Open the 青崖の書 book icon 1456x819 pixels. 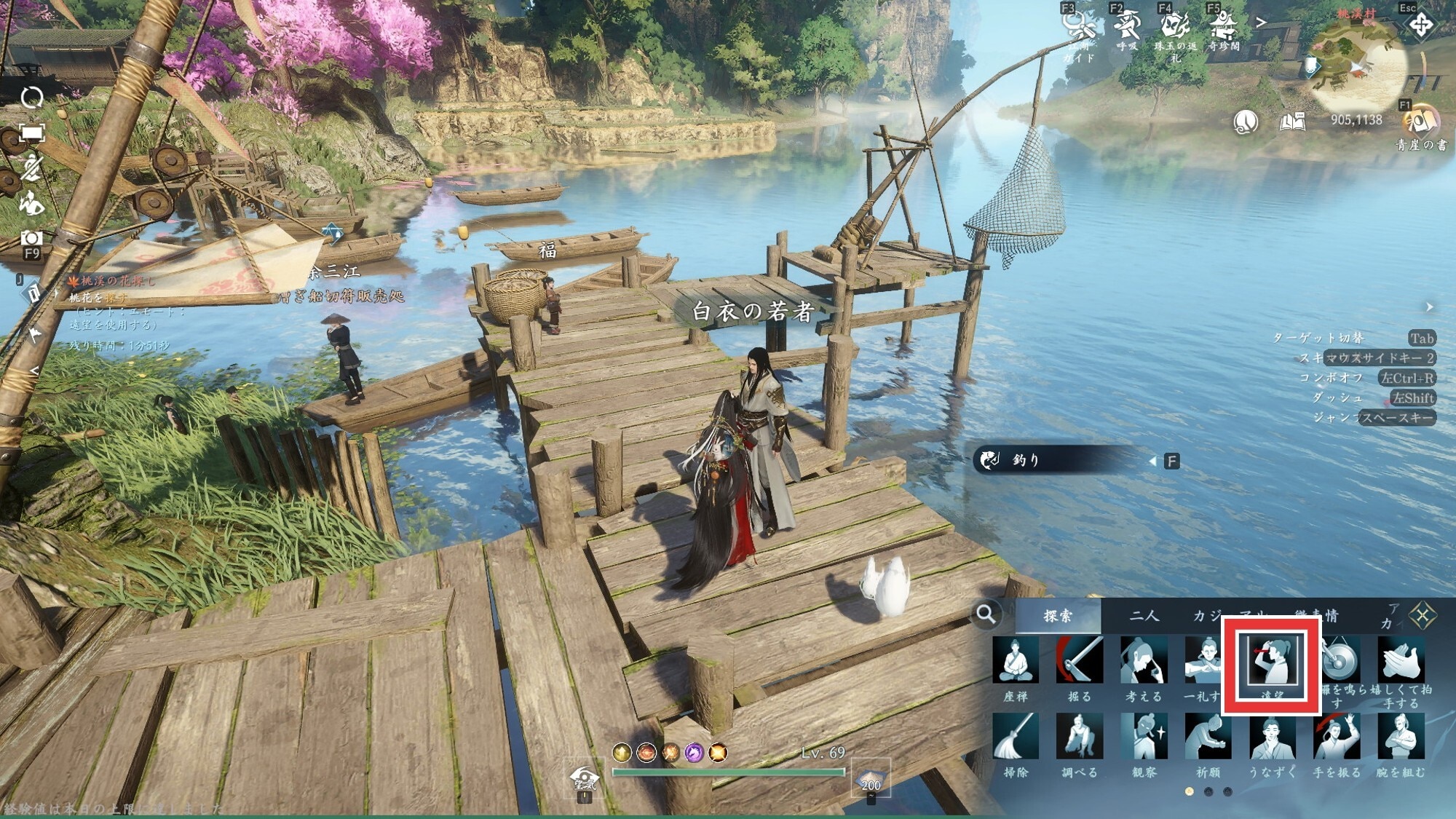pos(1420,122)
